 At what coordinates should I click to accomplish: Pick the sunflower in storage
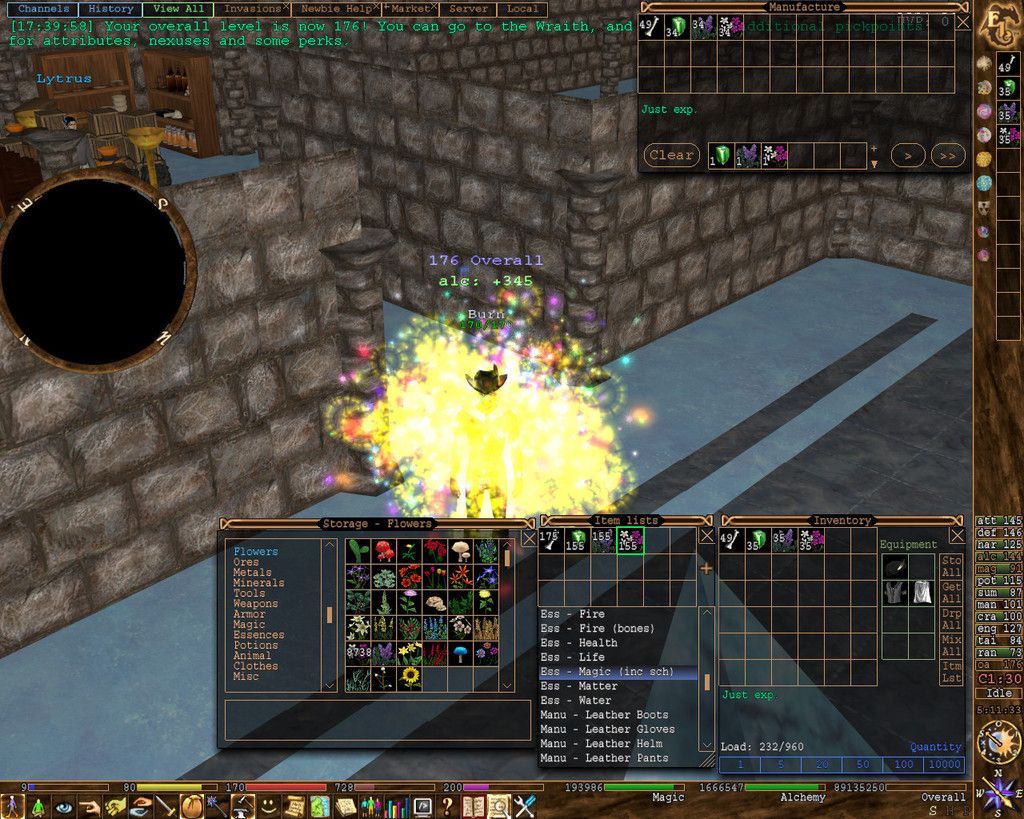click(410, 678)
